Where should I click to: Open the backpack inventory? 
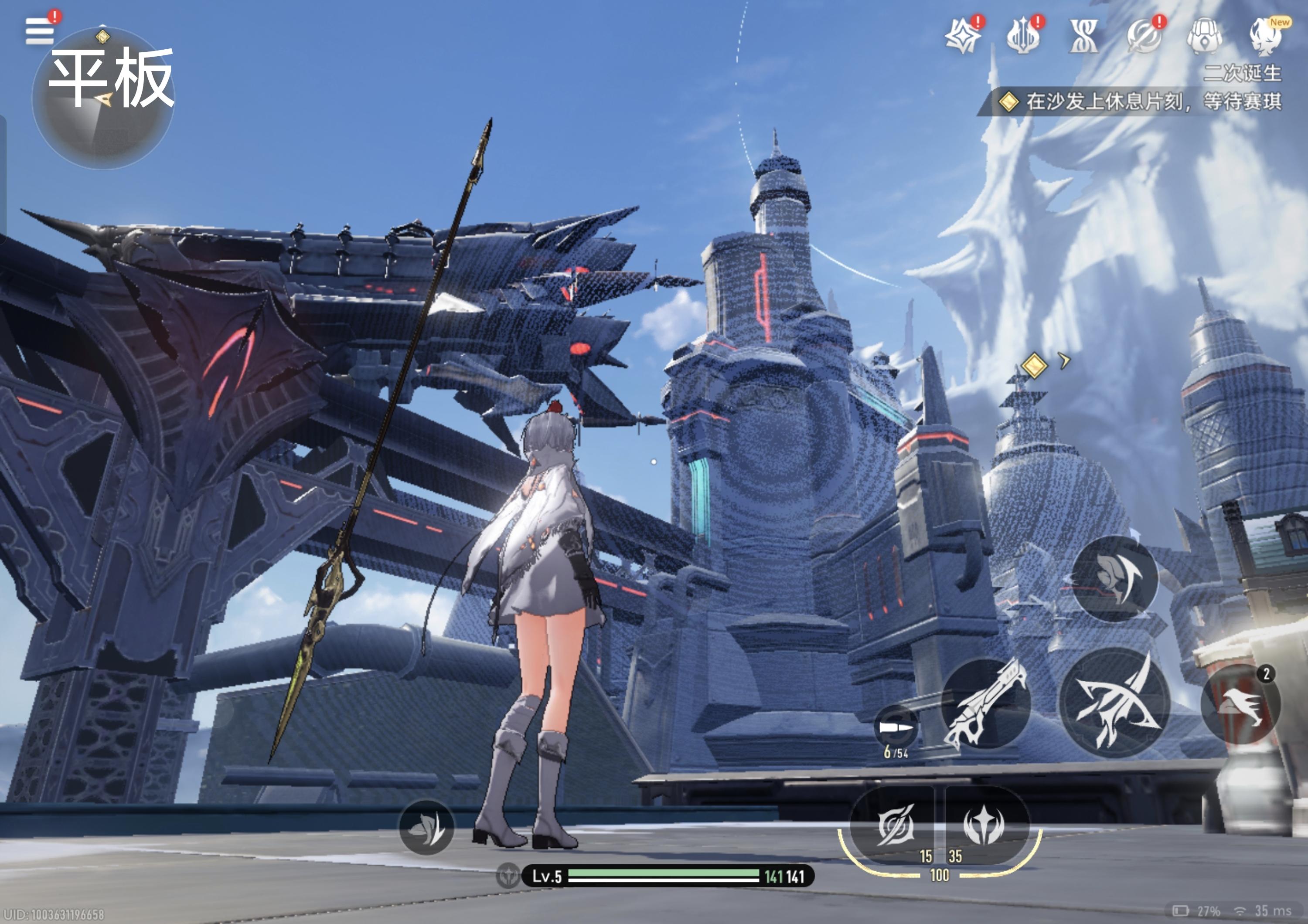(1204, 36)
